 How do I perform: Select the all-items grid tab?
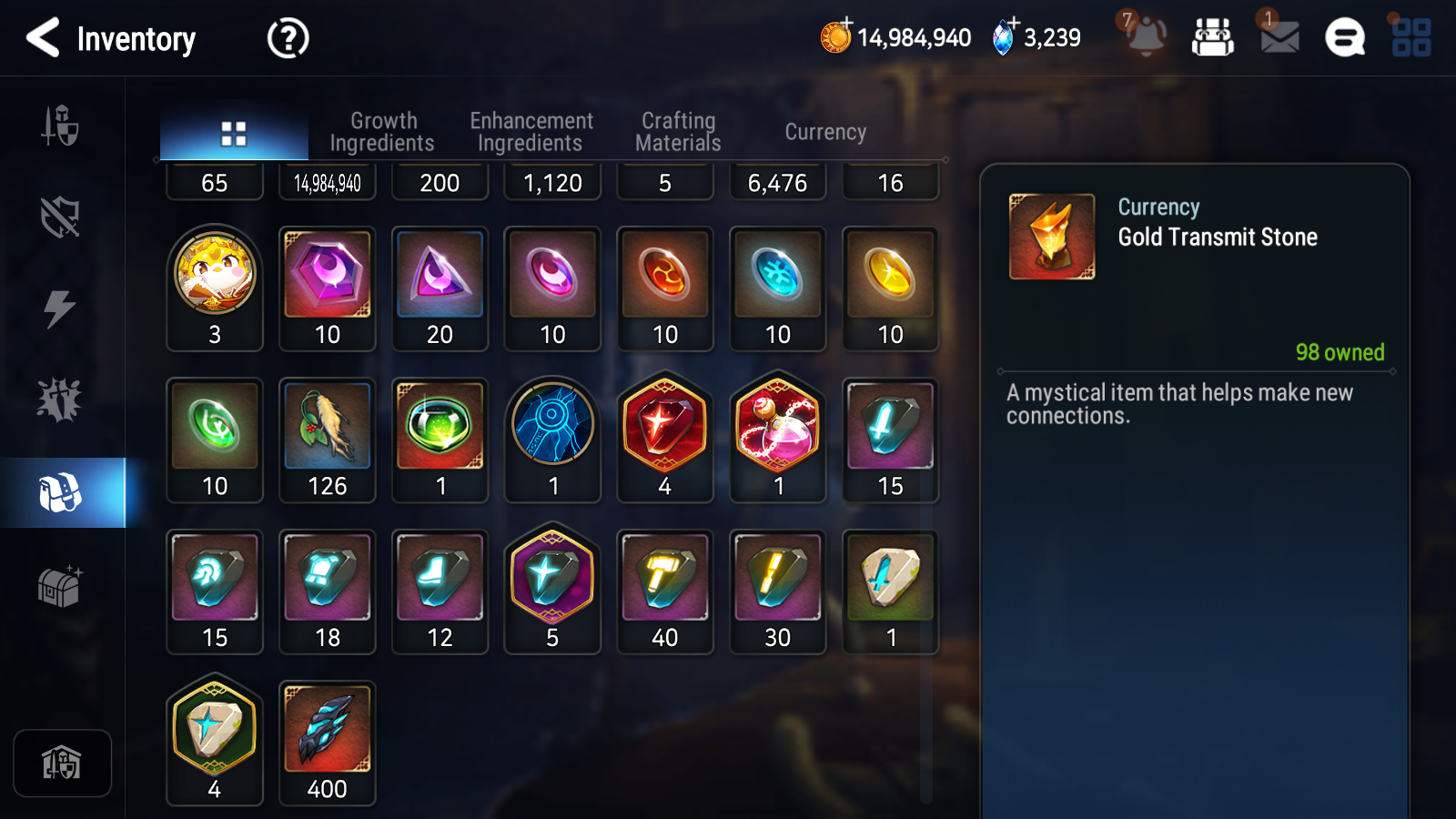(234, 134)
